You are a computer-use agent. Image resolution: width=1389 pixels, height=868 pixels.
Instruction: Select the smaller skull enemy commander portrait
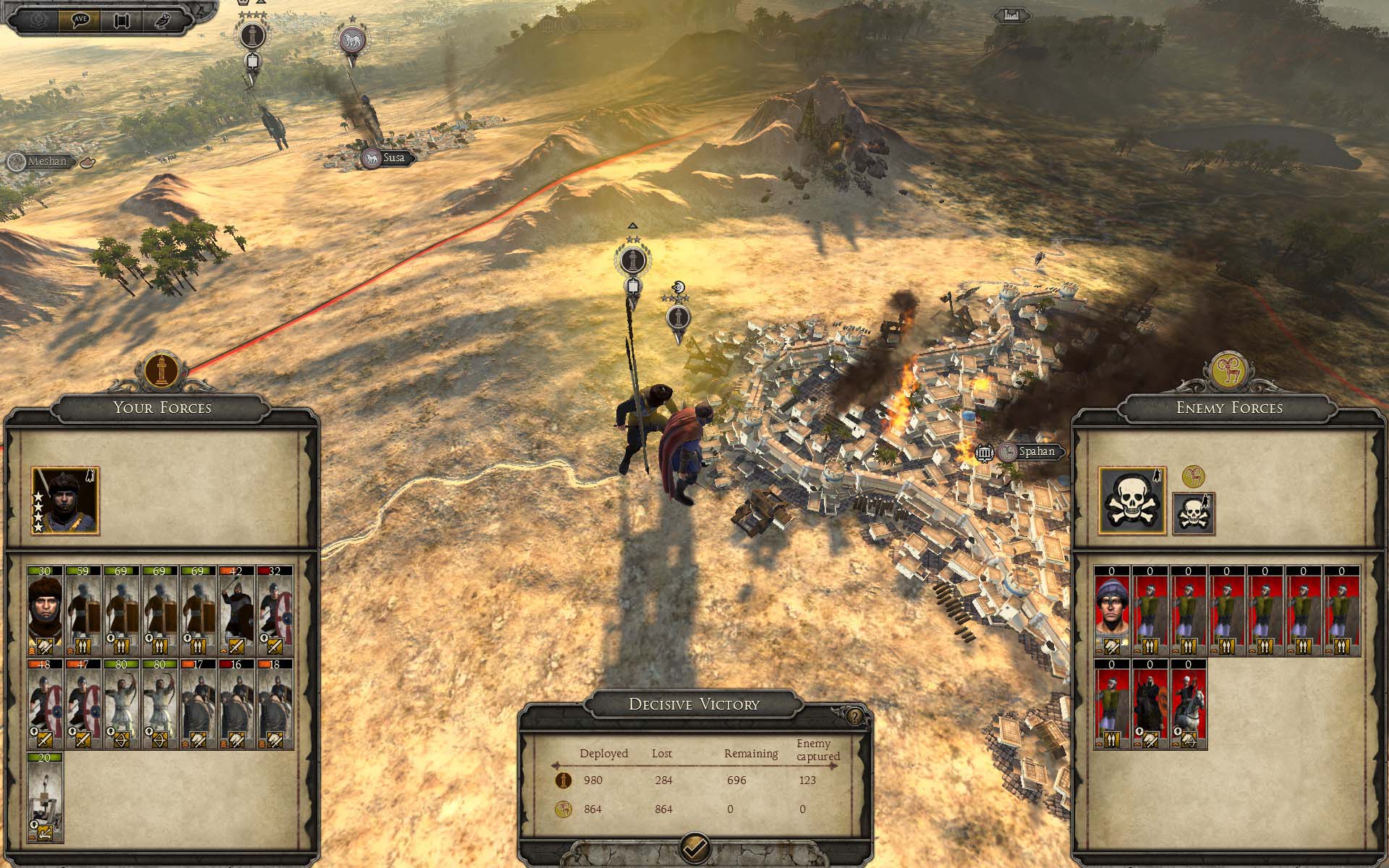pyautogui.click(x=1193, y=514)
